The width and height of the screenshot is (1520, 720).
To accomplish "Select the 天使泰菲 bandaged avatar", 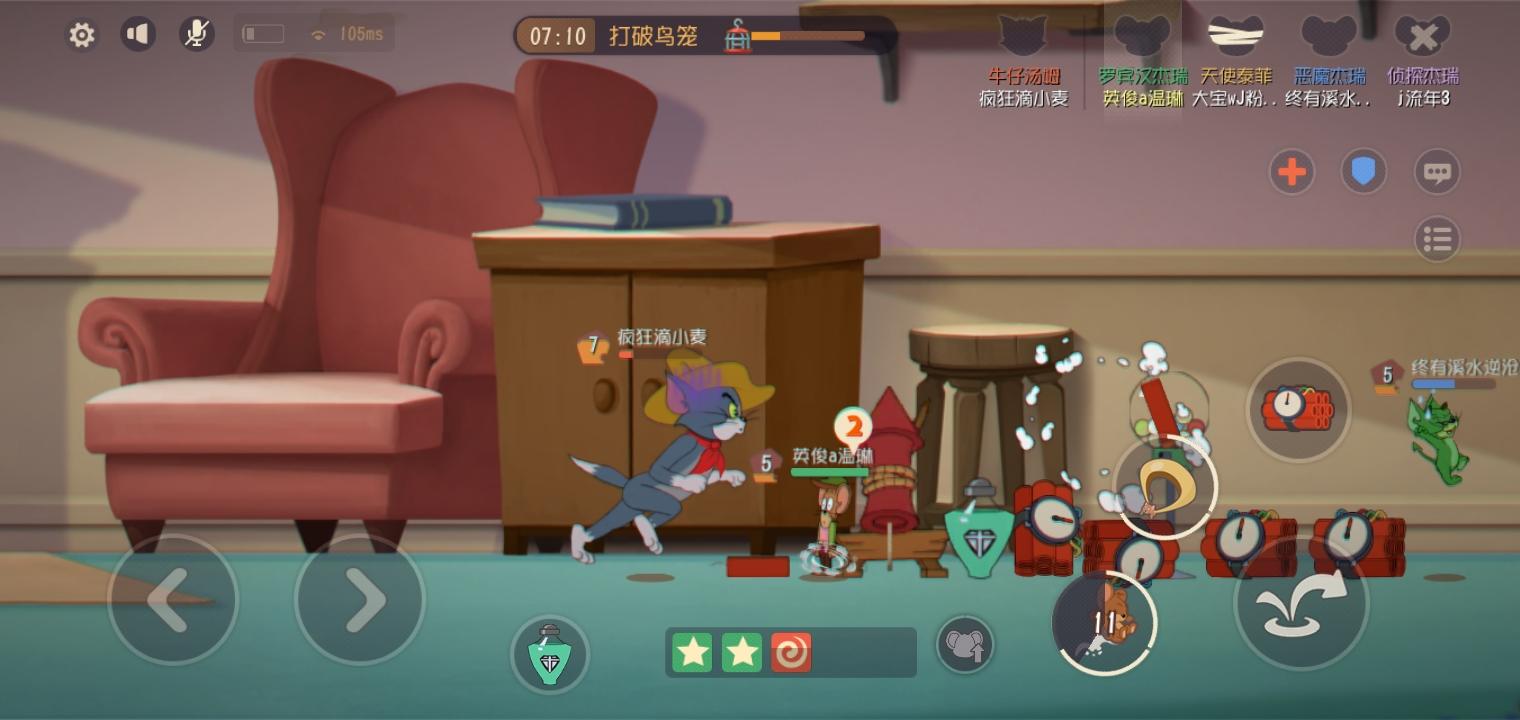I will (1235, 35).
